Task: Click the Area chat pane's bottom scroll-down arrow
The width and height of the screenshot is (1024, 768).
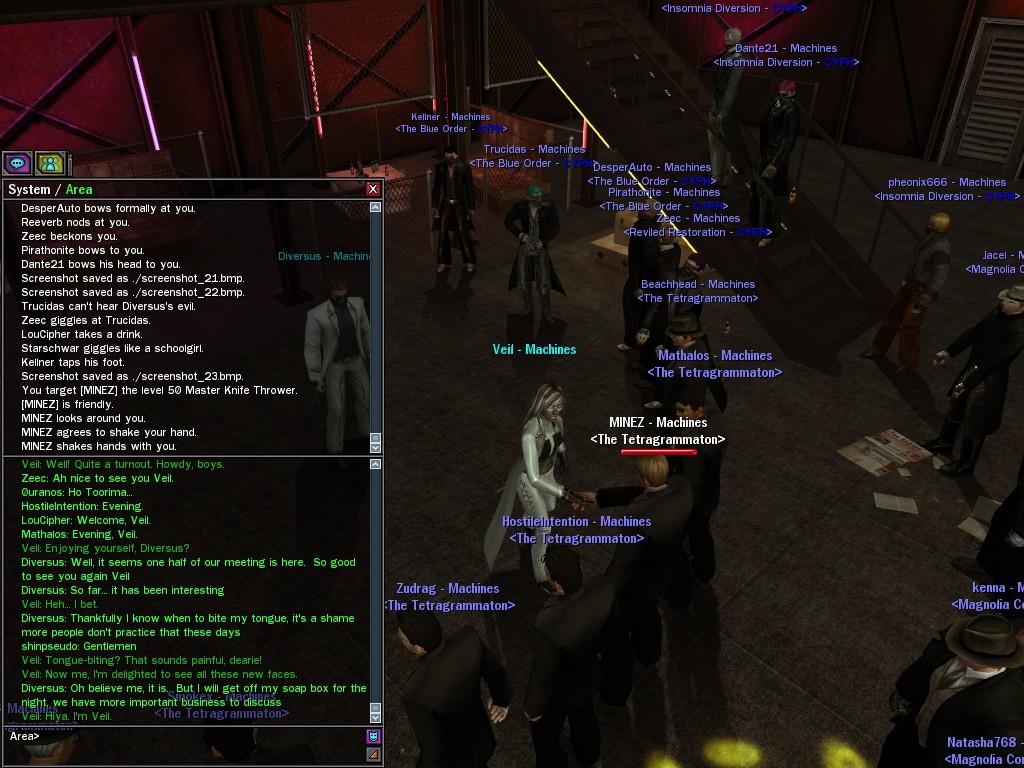Action: pyautogui.click(x=376, y=716)
